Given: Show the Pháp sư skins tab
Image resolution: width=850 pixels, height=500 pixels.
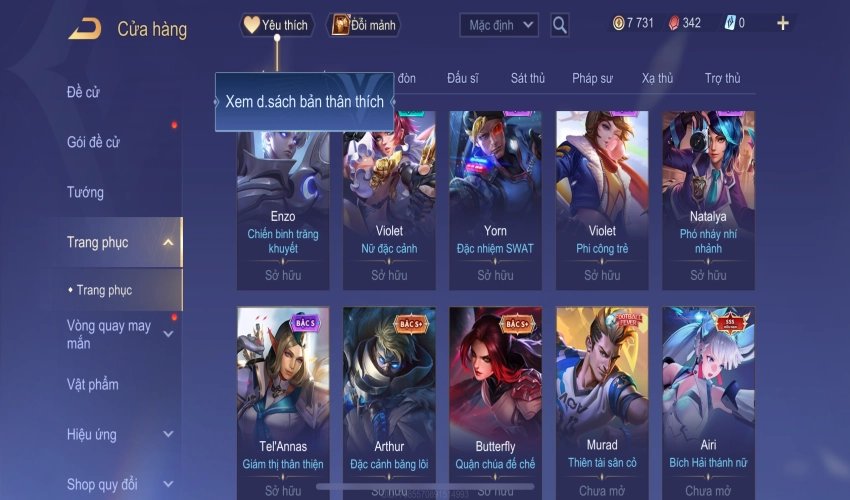Looking at the screenshot, I should pyautogui.click(x=592, y=78).
